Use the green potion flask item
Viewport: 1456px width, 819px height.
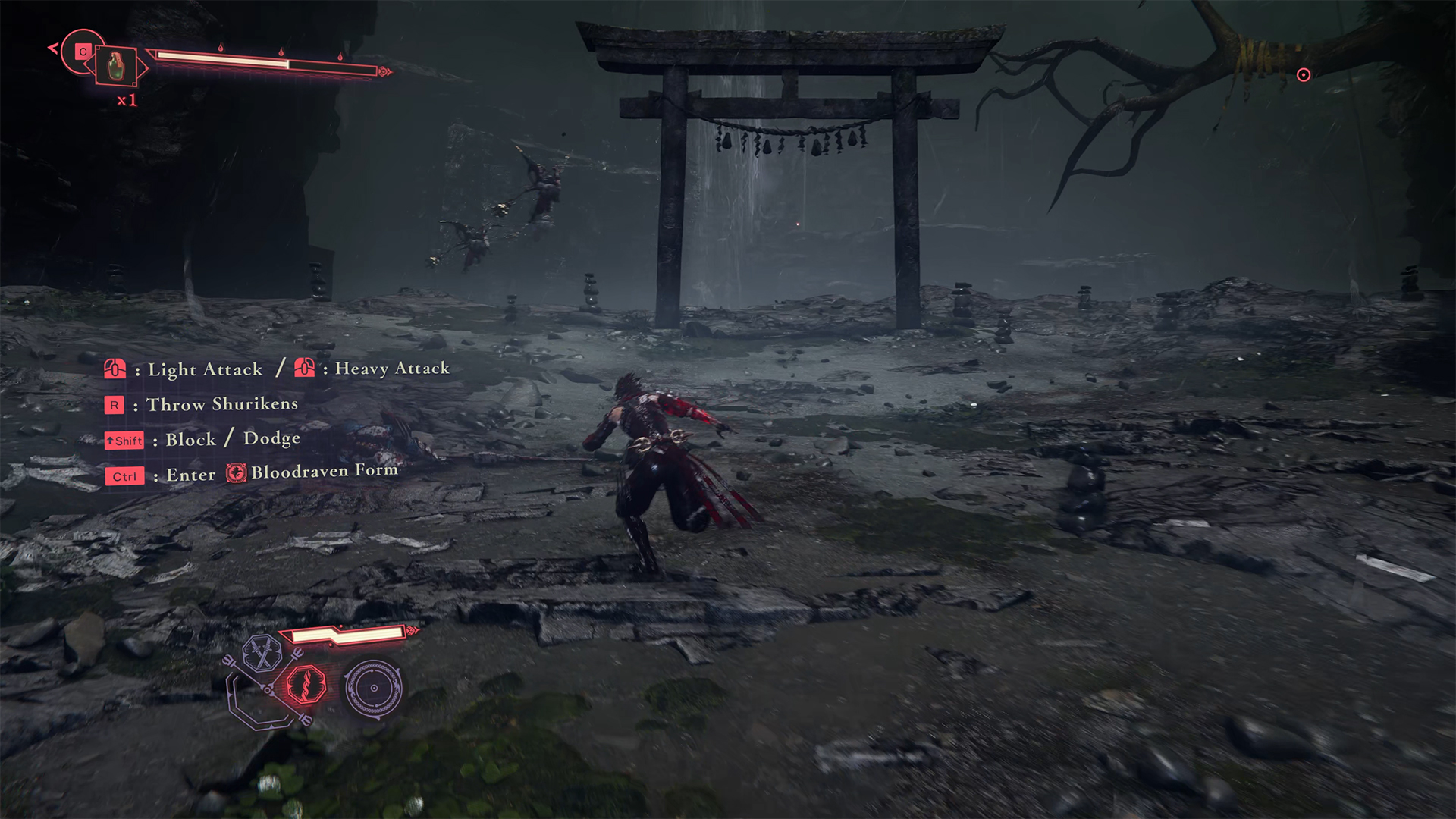click(115, 66)
